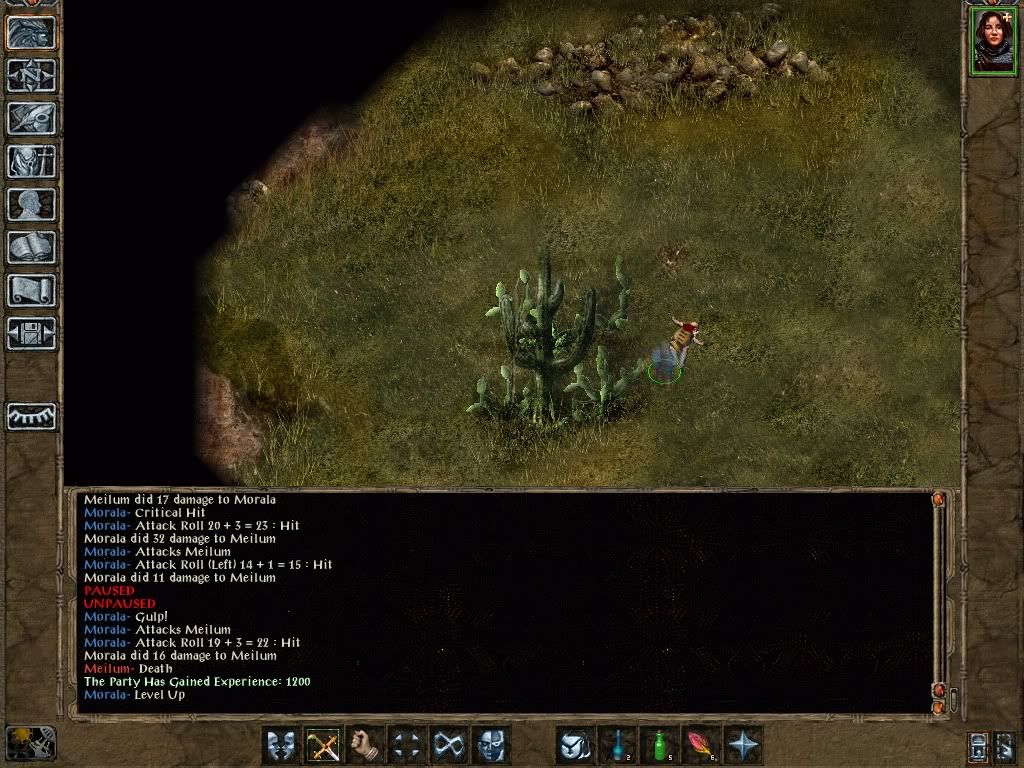
Task: Open the journal with the quill icon
Action: point(31,118)
